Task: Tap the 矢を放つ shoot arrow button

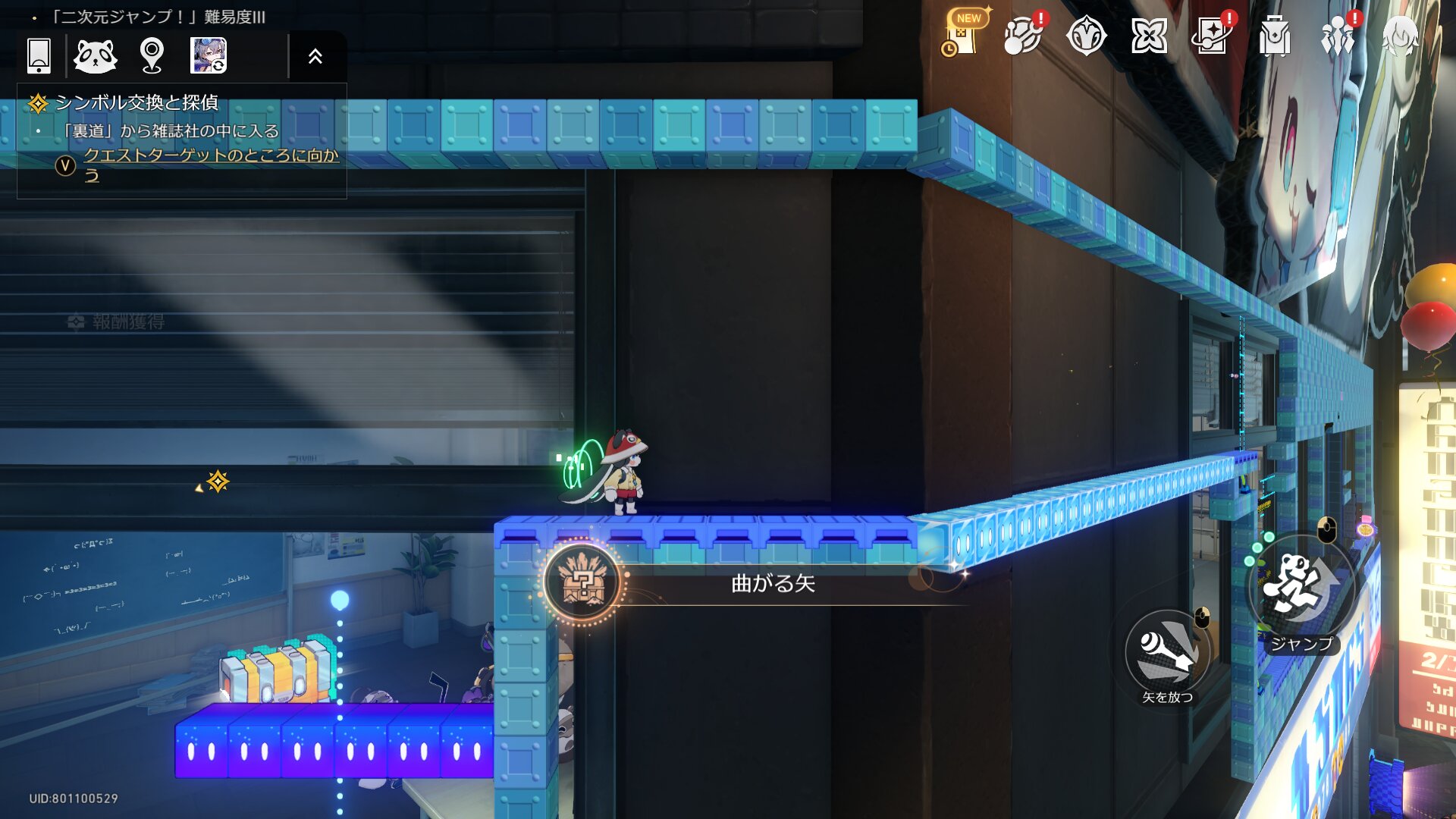Action: 1168,652
